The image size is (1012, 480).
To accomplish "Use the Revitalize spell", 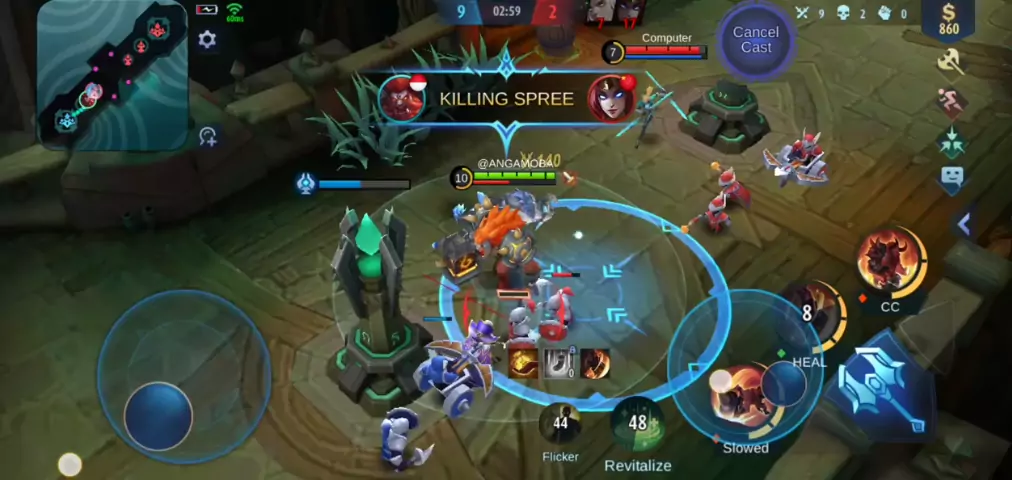I will coord(637,424).
